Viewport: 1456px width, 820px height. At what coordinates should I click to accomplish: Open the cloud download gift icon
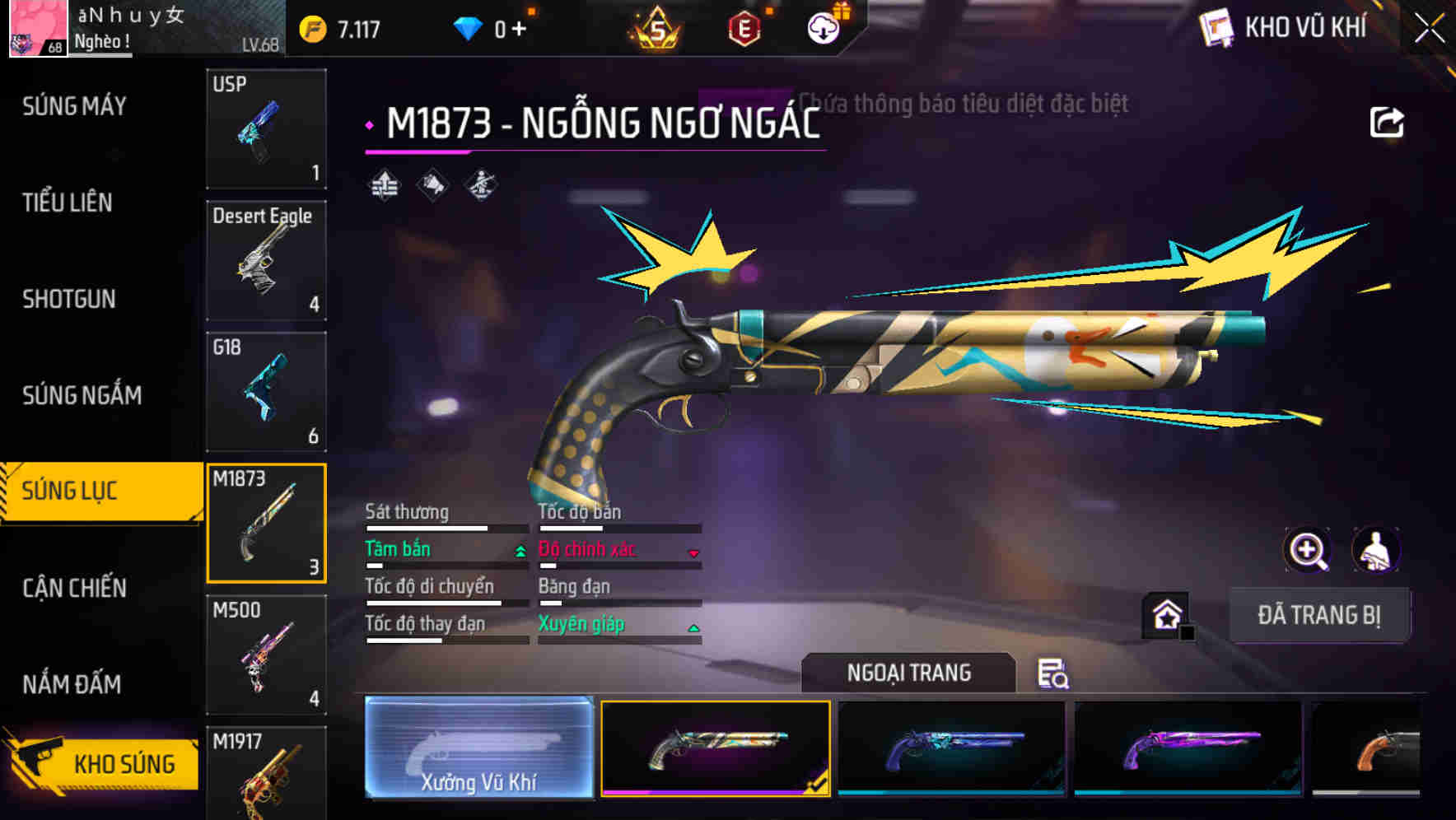(823, 26)
